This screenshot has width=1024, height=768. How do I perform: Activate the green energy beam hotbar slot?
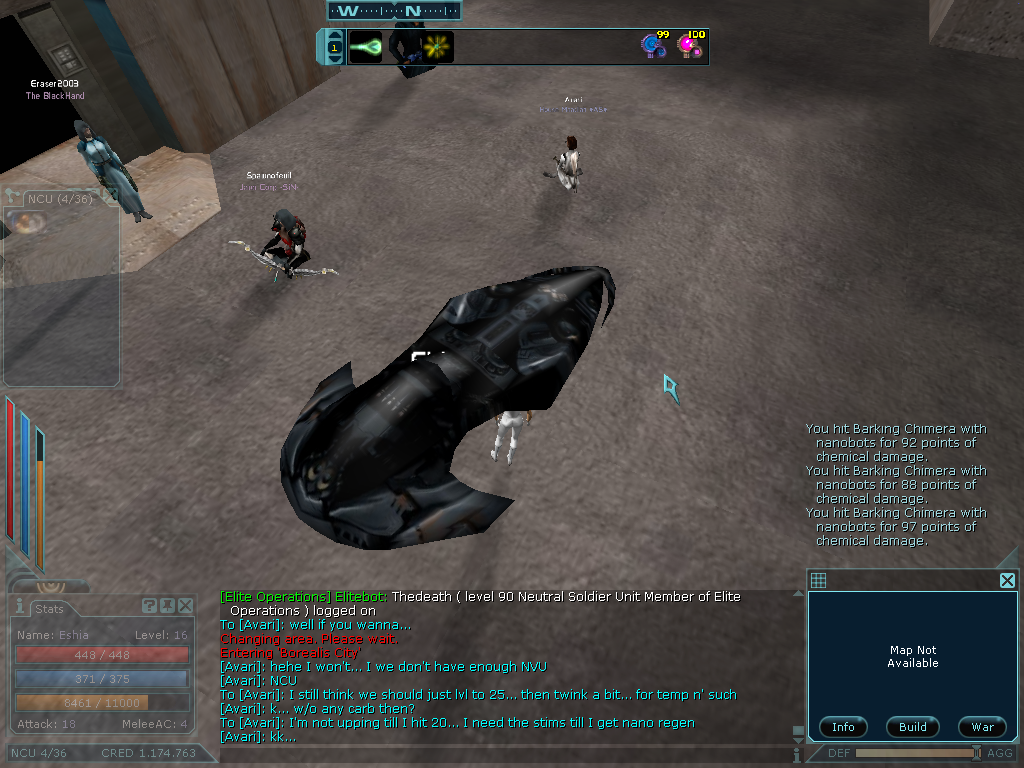365,47
